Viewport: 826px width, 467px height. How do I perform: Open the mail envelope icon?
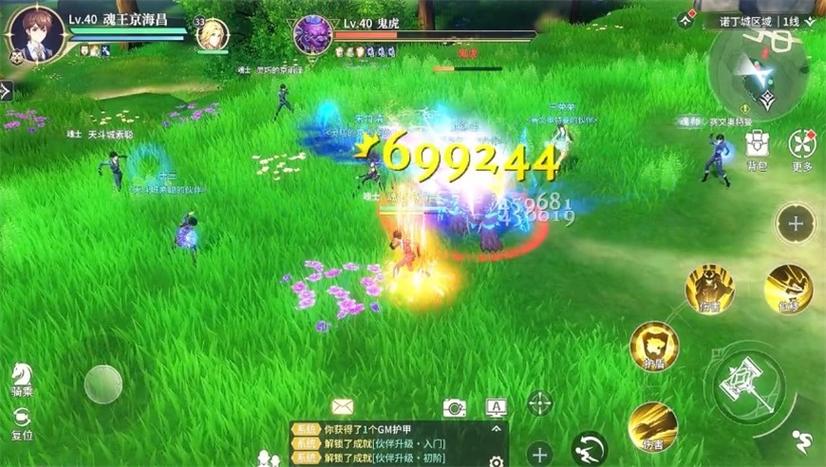coord(343,406)
